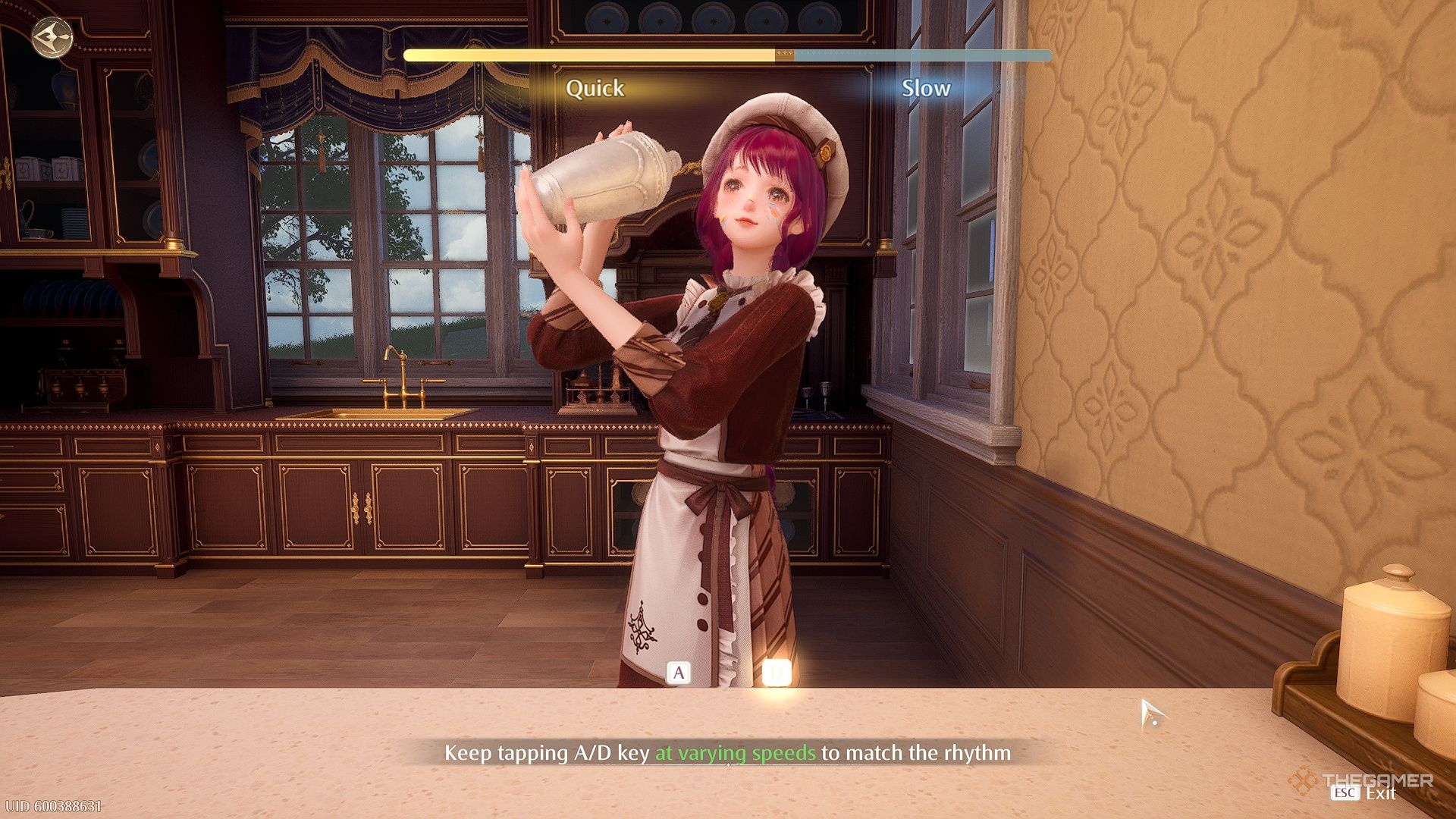Image resolution: width=1456 pixels, height=819 pixels.
Task: Click the round gold back-arrow icon
Action: pyautogui.click(x=52, y=36)
